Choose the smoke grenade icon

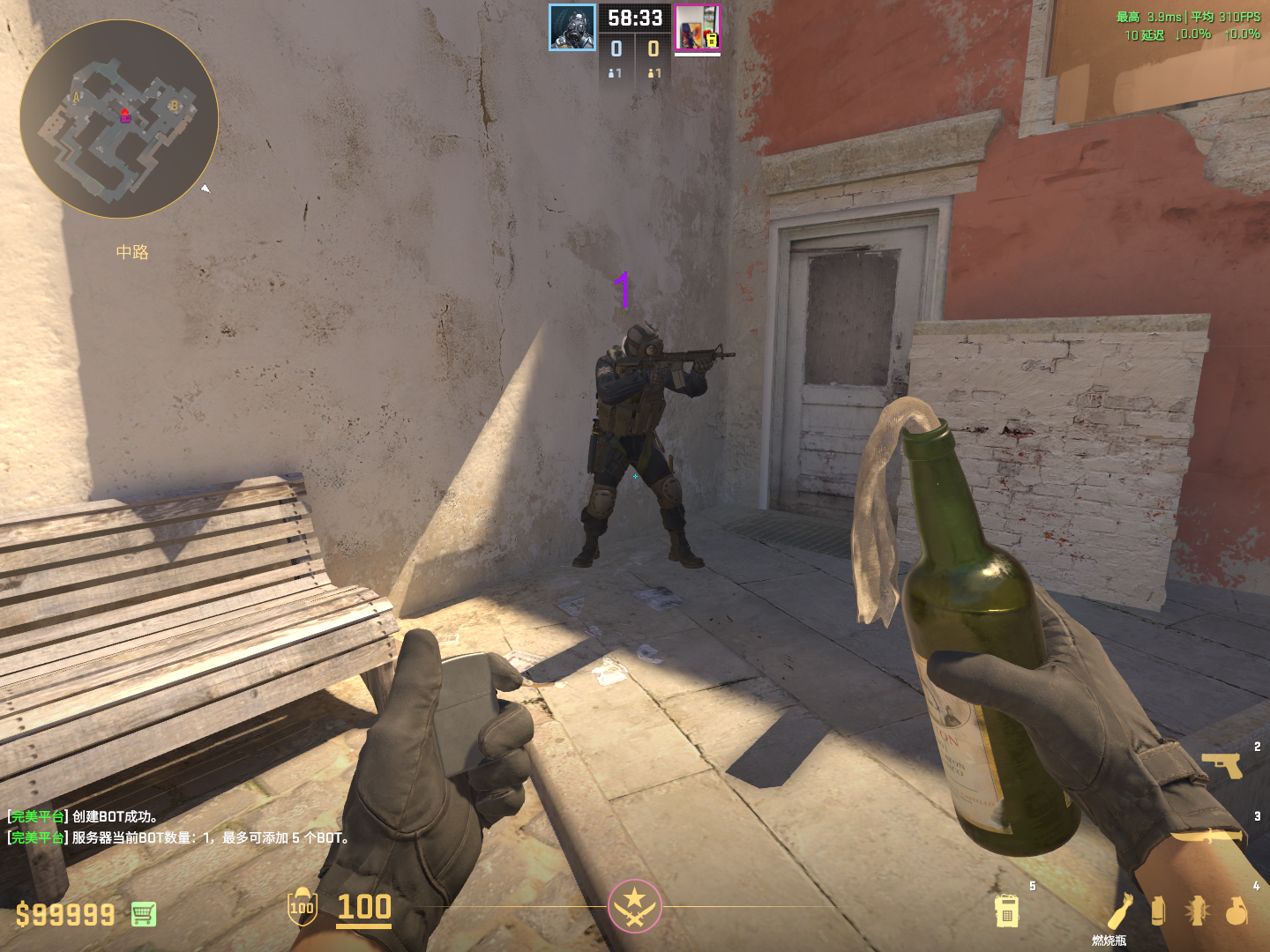[1158, 911]
